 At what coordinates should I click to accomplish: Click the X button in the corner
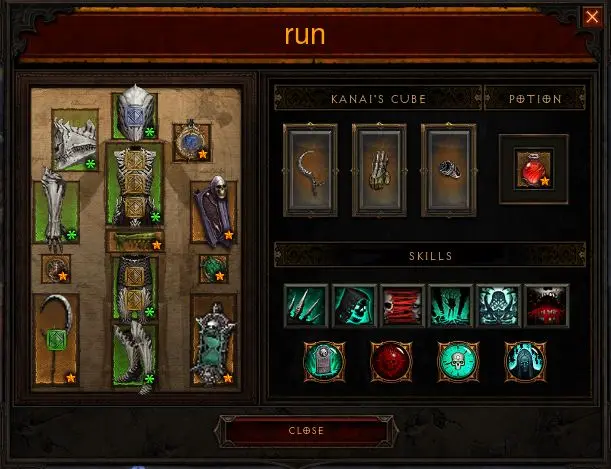tap(591, 17)
